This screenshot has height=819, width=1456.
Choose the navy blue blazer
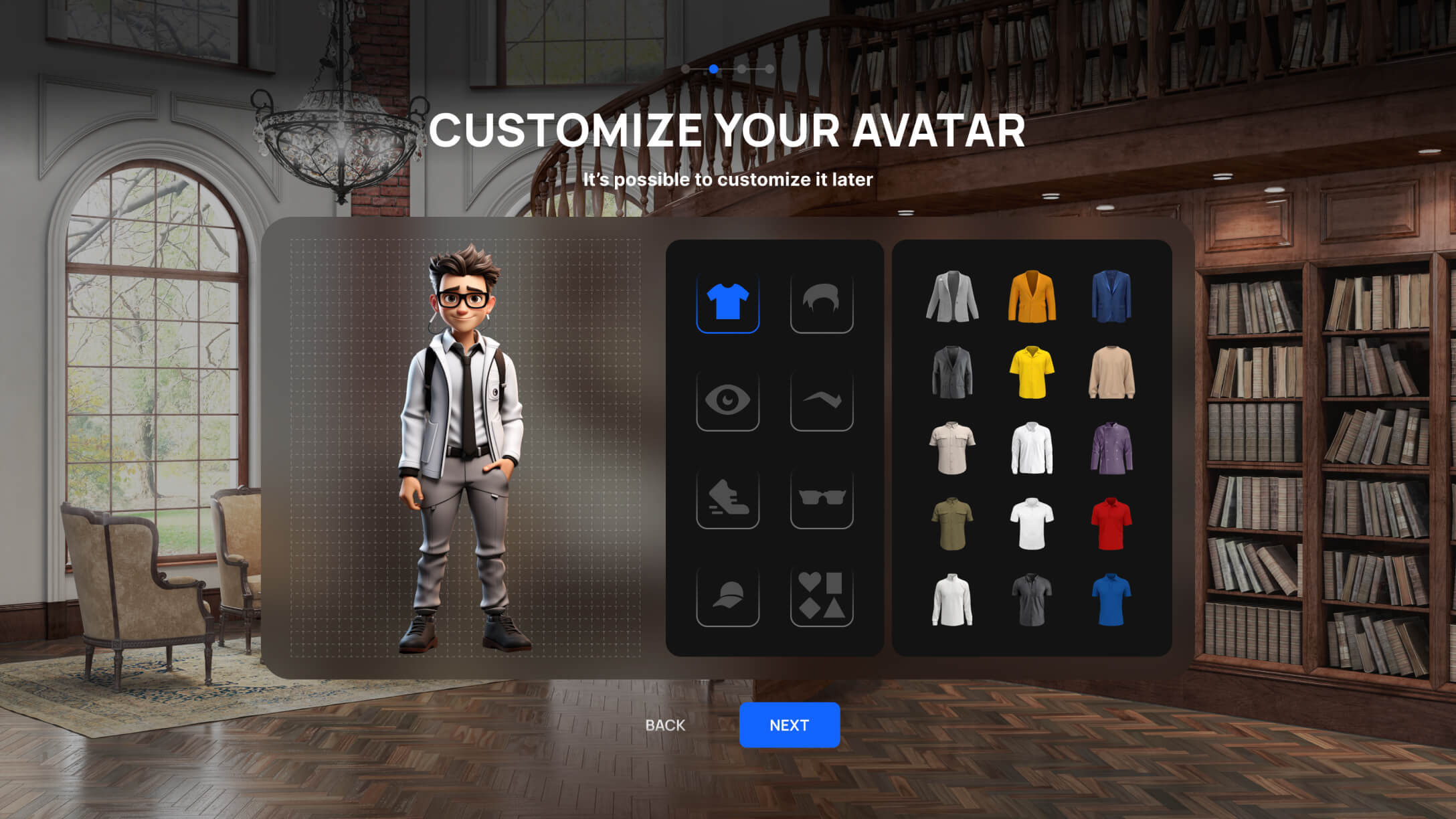pyautogui.click(x=1111, y=297)
